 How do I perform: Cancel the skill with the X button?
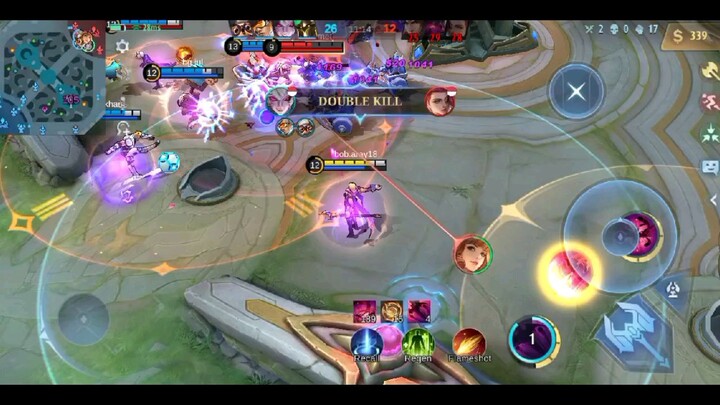tap(576, 91)
